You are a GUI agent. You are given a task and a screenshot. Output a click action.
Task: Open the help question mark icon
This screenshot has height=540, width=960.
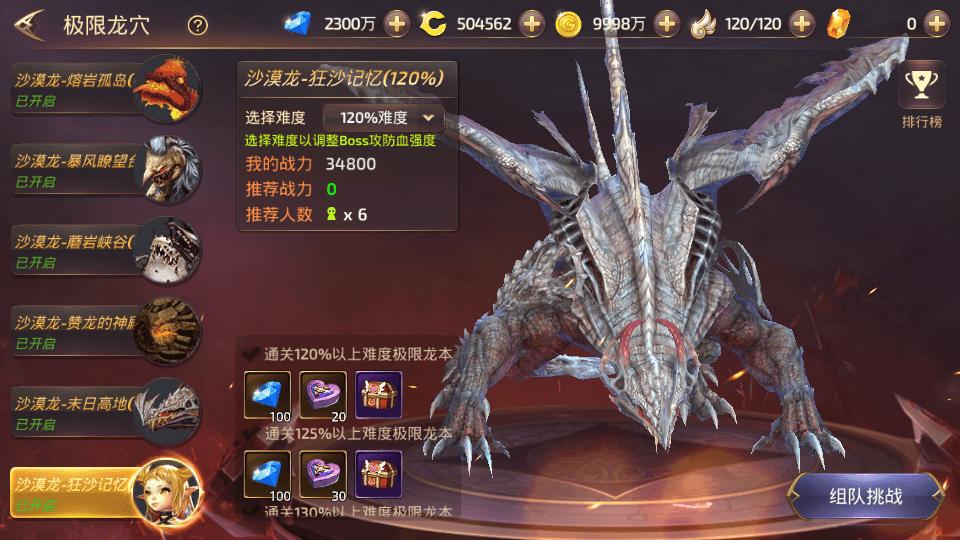pyautogui.click(x=198, y=25)
